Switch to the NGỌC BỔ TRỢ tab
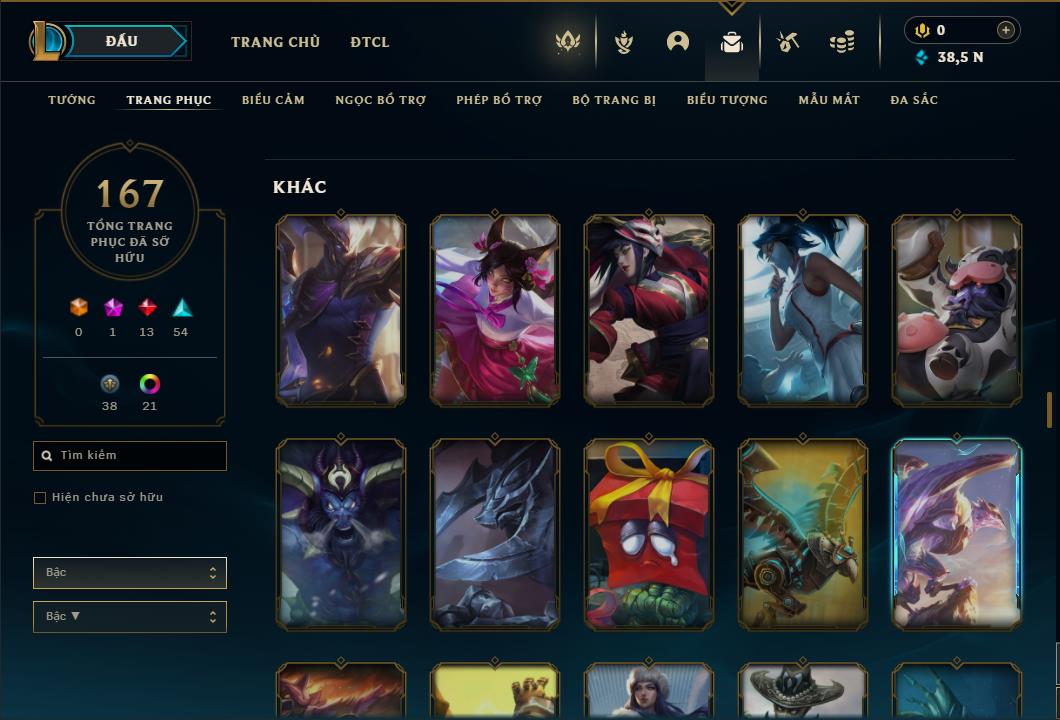The image size is (1060, 720). (x=380, y=100)
